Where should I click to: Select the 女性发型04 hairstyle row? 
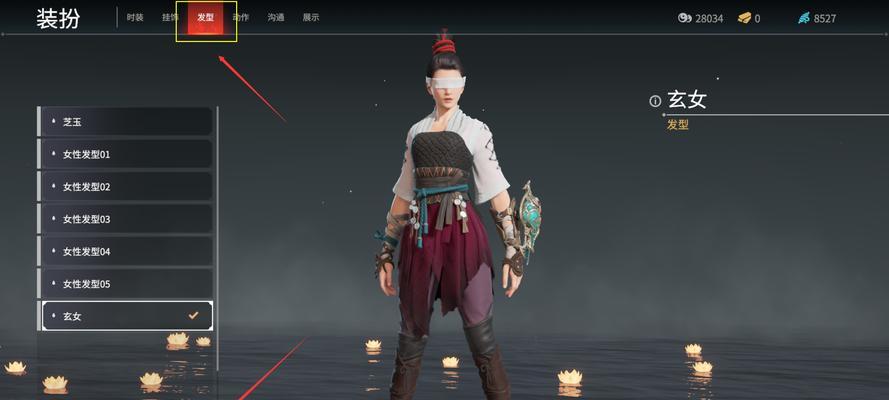126,251
